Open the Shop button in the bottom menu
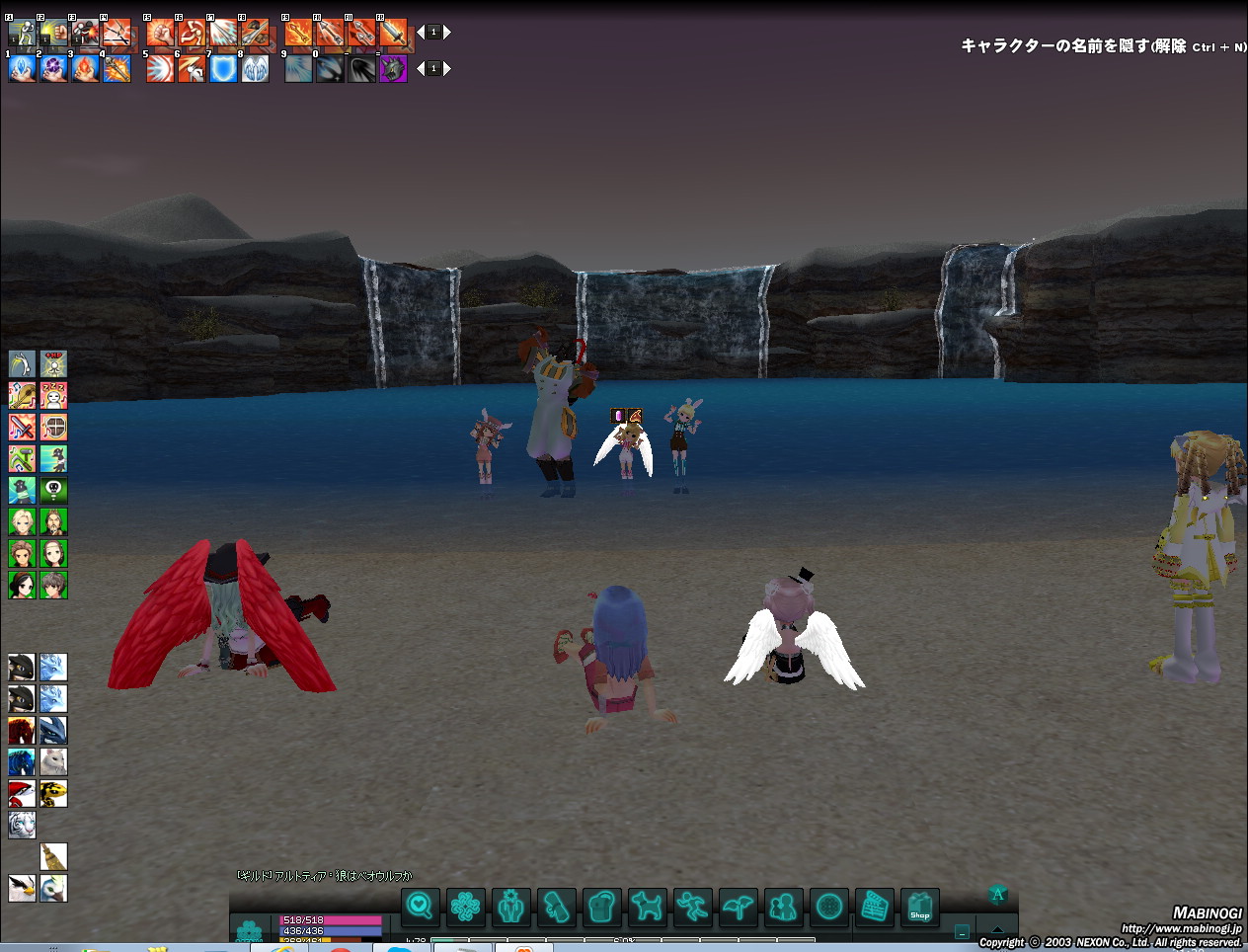Viewport: 1248px width, 952px height. (919, 907)
